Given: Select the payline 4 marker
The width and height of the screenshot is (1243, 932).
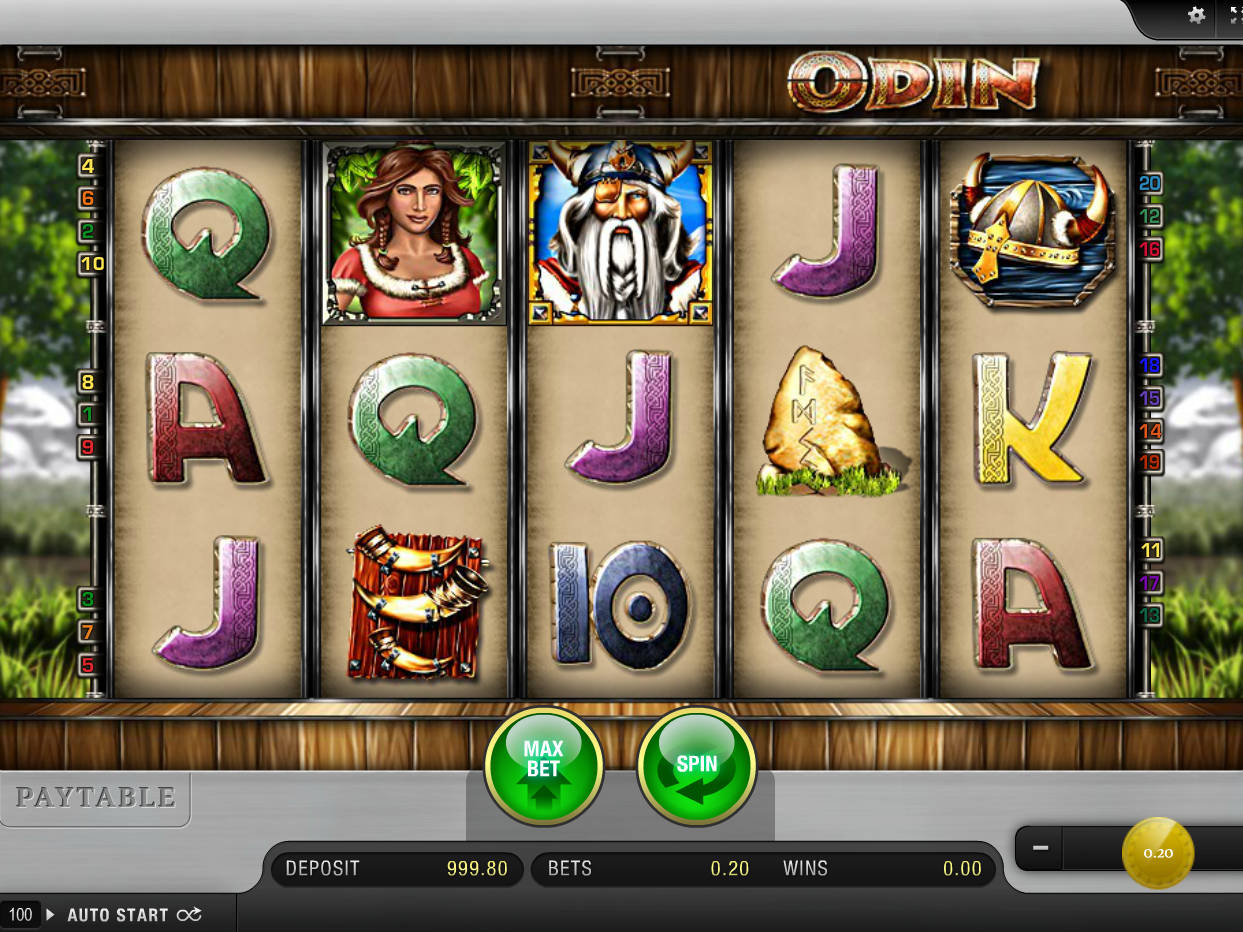Looking at the screenshot, I should click(88, 166).
